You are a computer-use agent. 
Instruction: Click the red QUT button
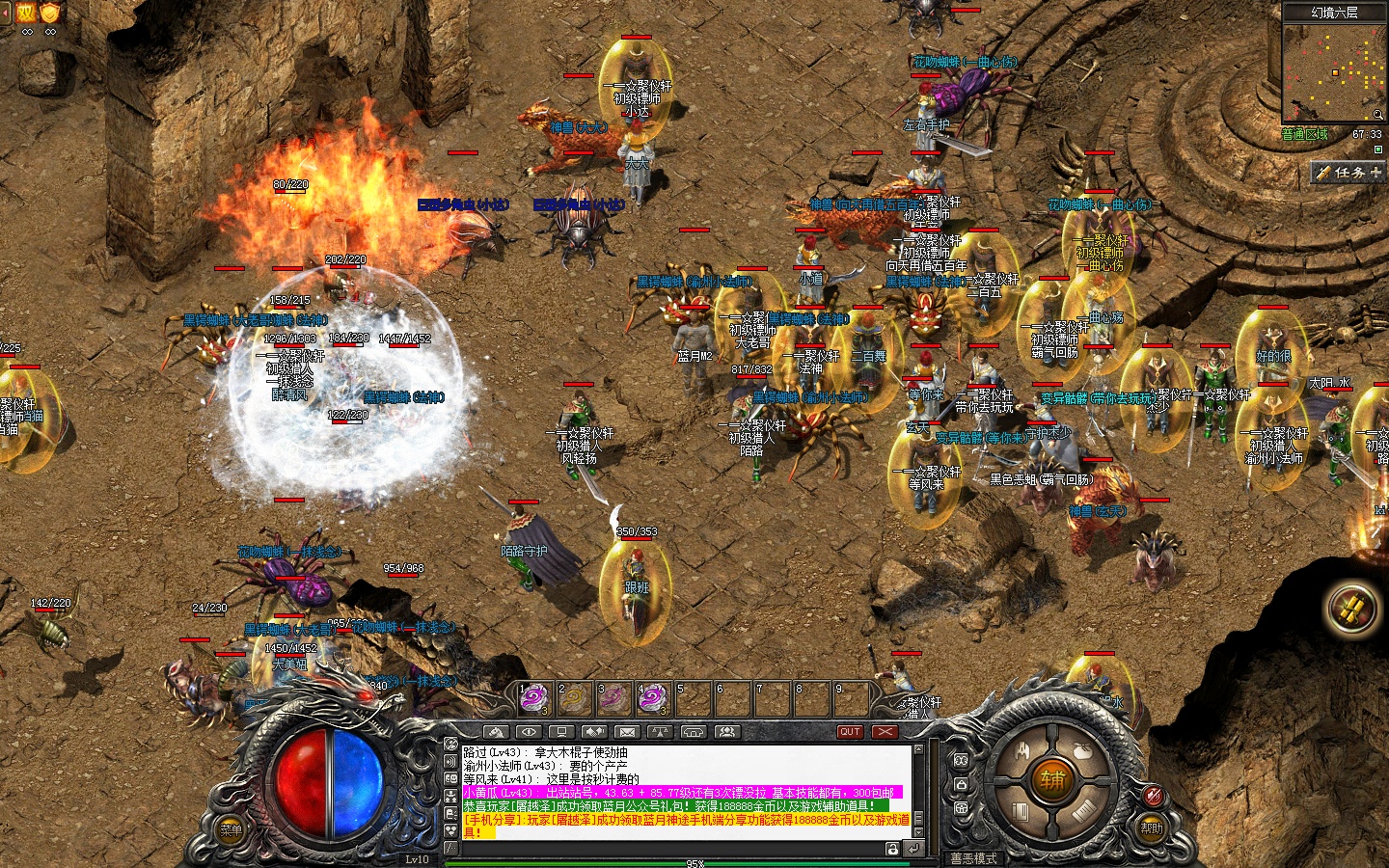pyautogui.click(x=850, y=732)
